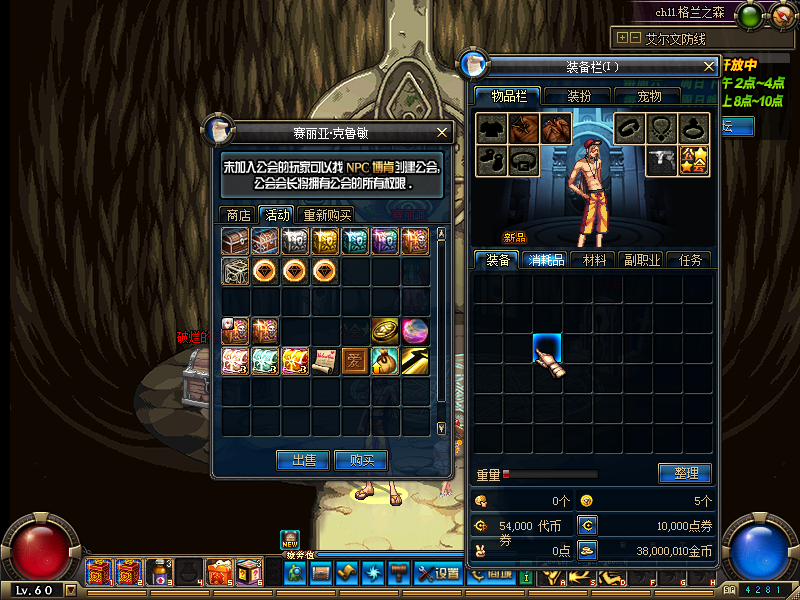
Task: Open the 宠物 pet tab
Action: click(649, 96)
